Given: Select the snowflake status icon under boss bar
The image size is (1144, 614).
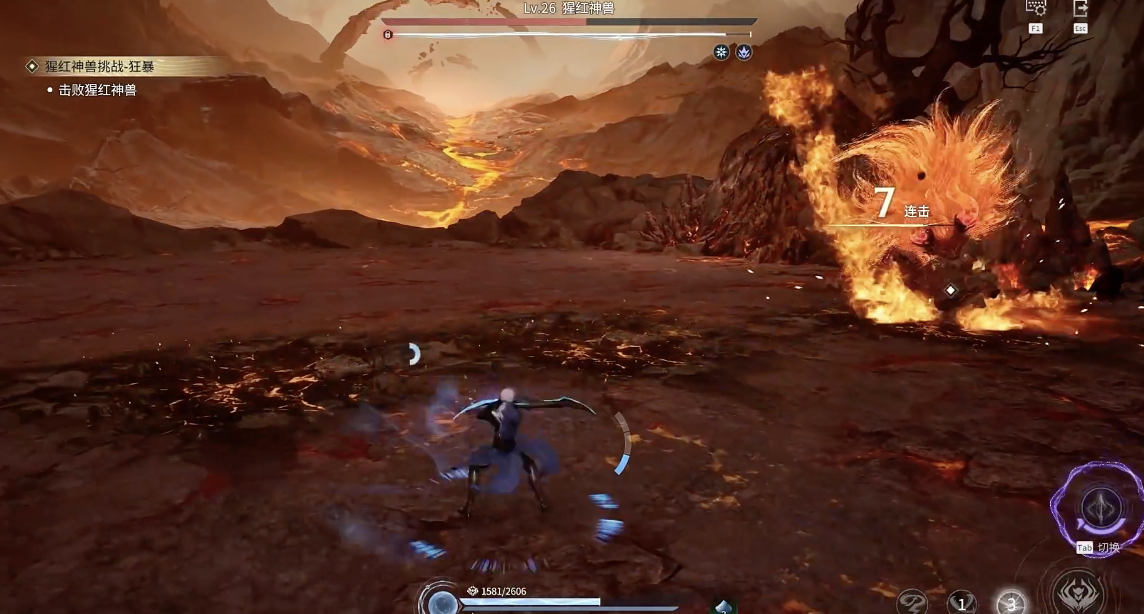Looking at the screenshot, I should click(721, 52).
